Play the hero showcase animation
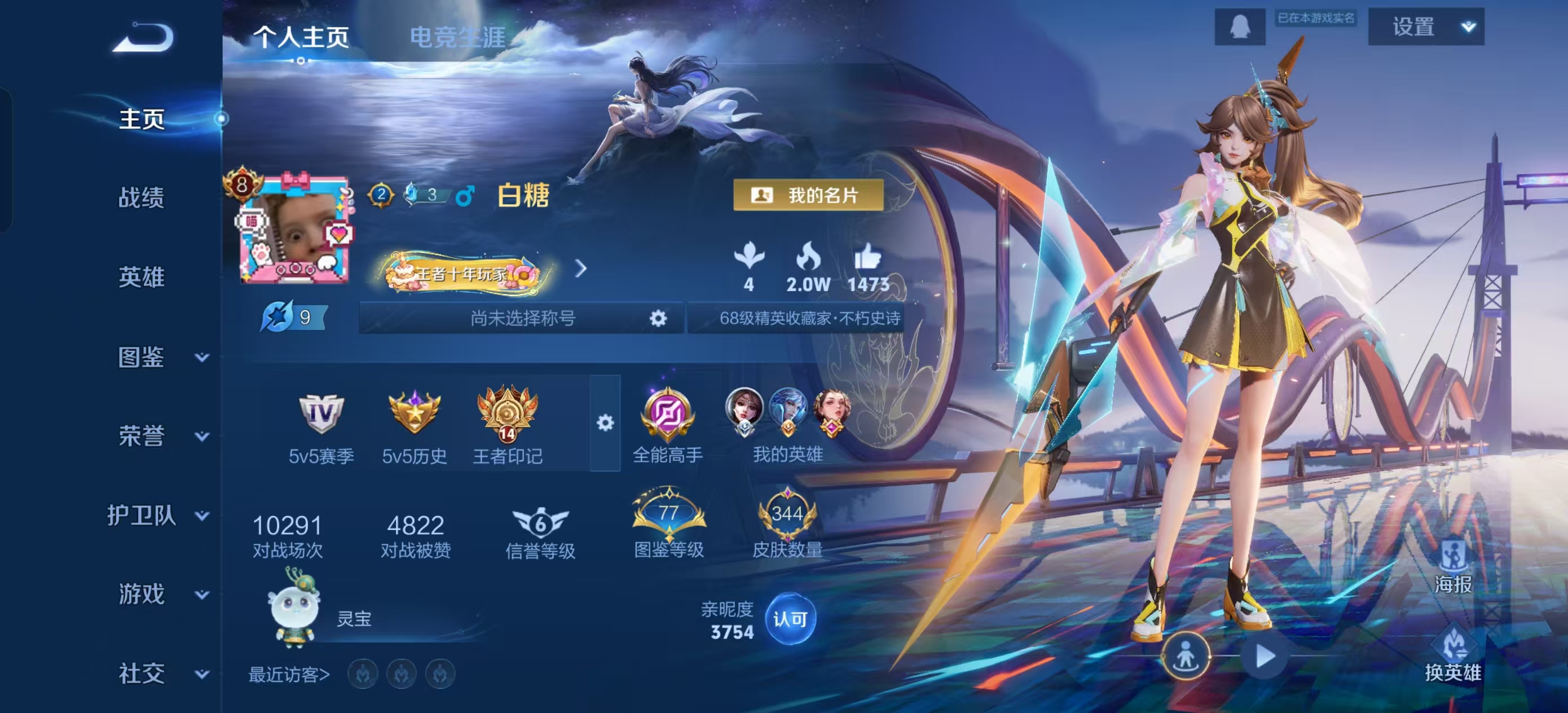This screenshot has height=713, width=1568. point(1265,657)
